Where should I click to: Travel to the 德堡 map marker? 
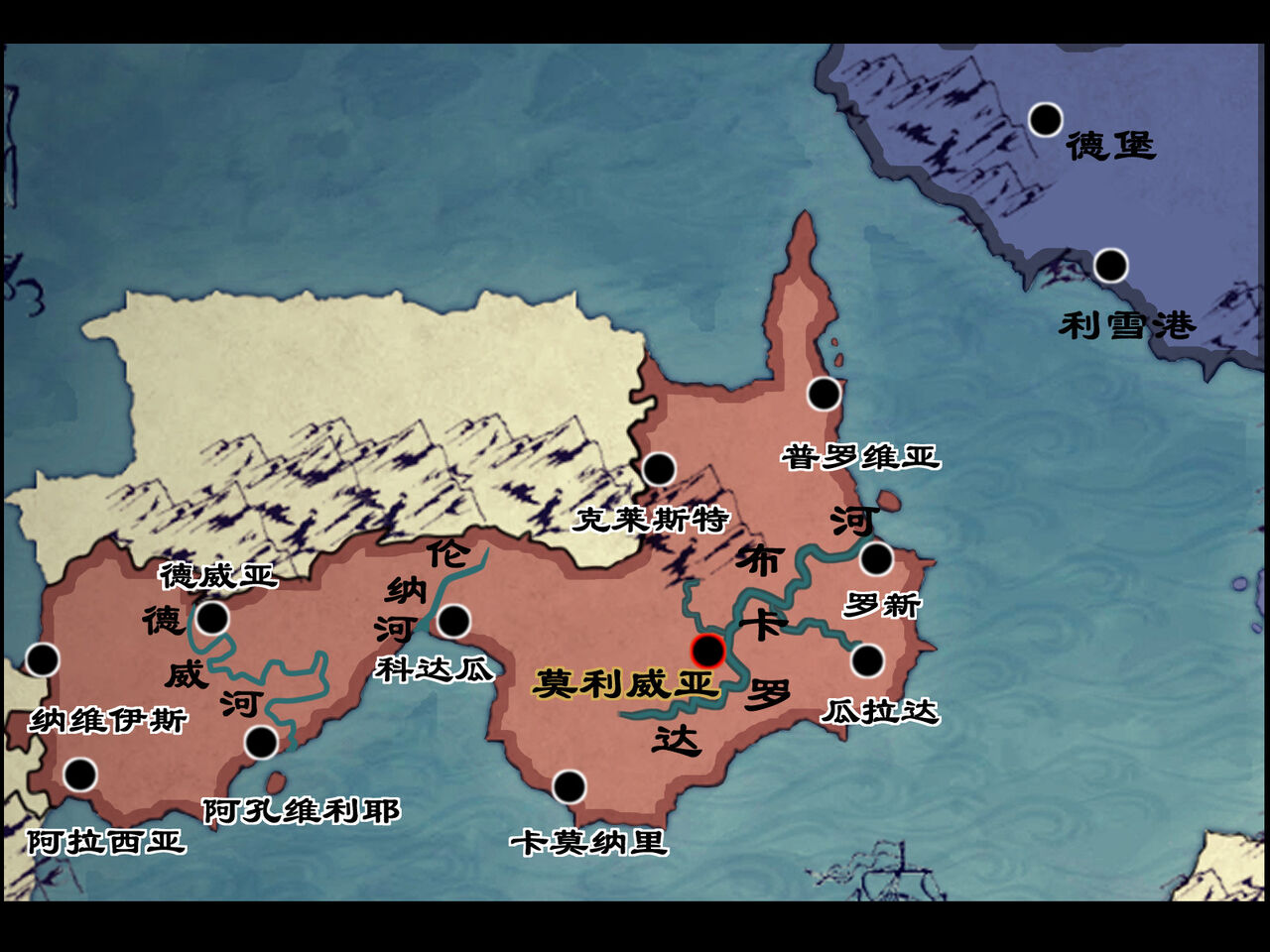(x=1045, y=120)
